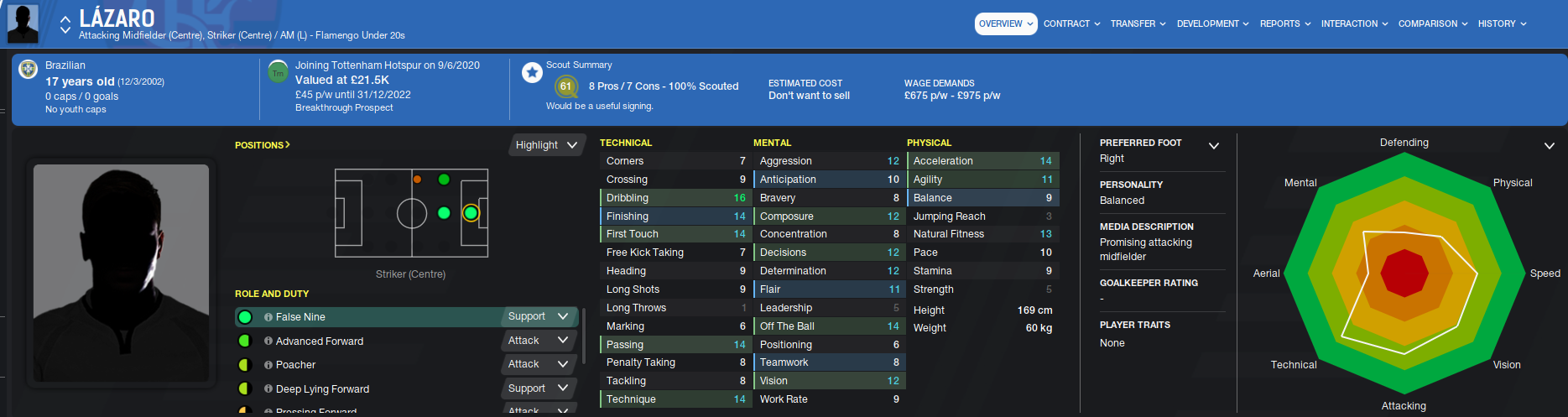Open the Contract dropdown menu

[1071, 24]
